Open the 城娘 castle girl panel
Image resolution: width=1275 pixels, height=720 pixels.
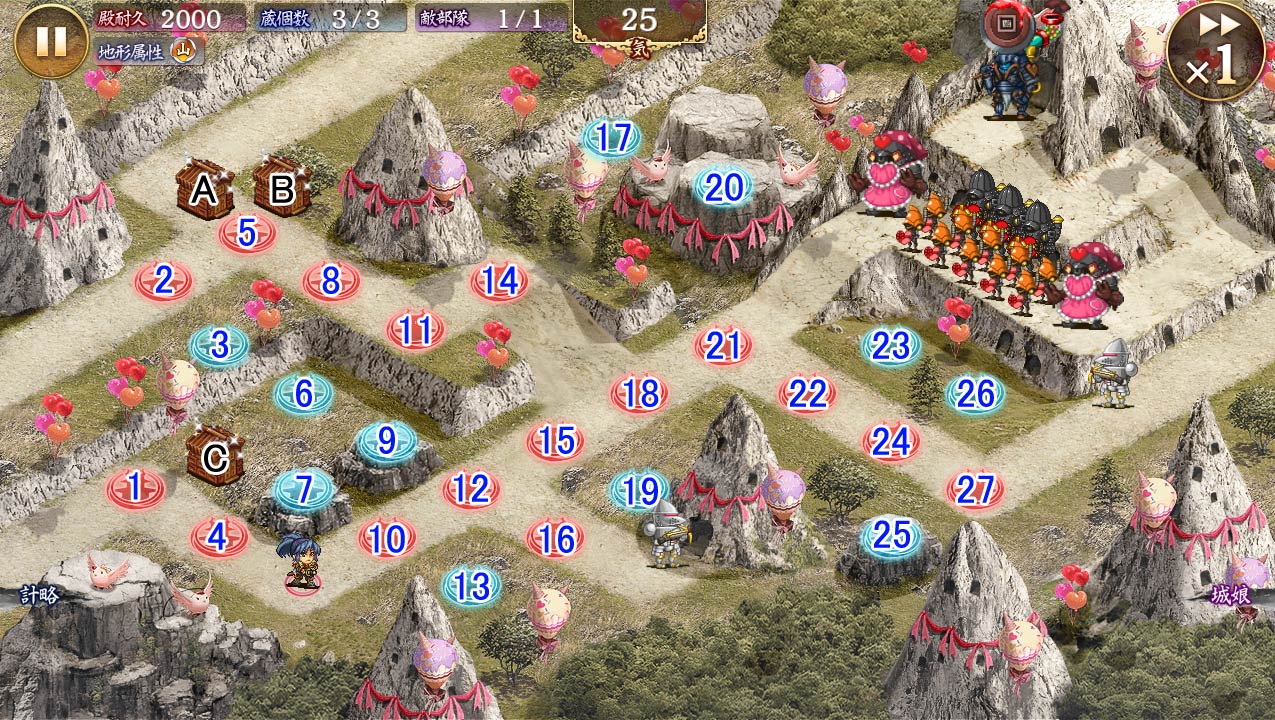coord(1231,594)
